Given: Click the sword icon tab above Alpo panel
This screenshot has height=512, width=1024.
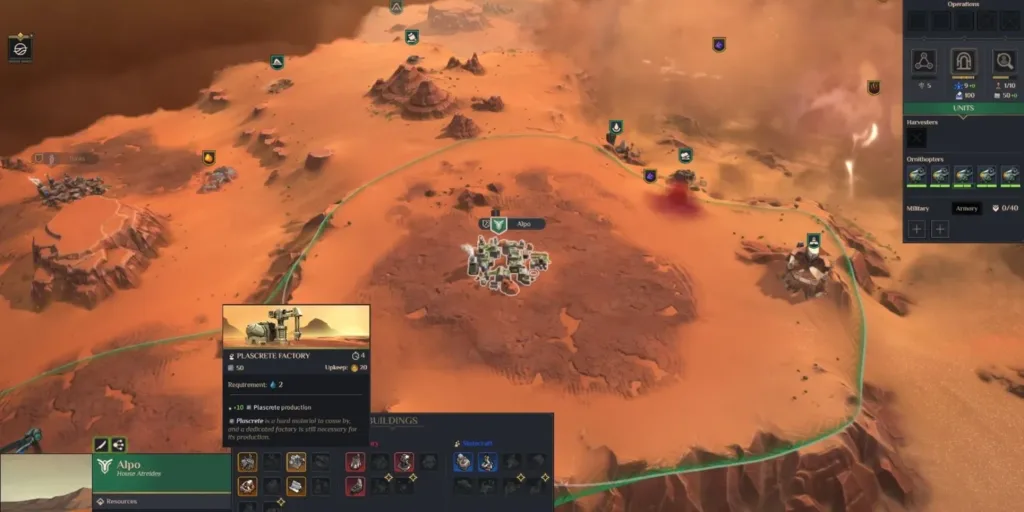Looking at the screenshot, I should point(101,445).
